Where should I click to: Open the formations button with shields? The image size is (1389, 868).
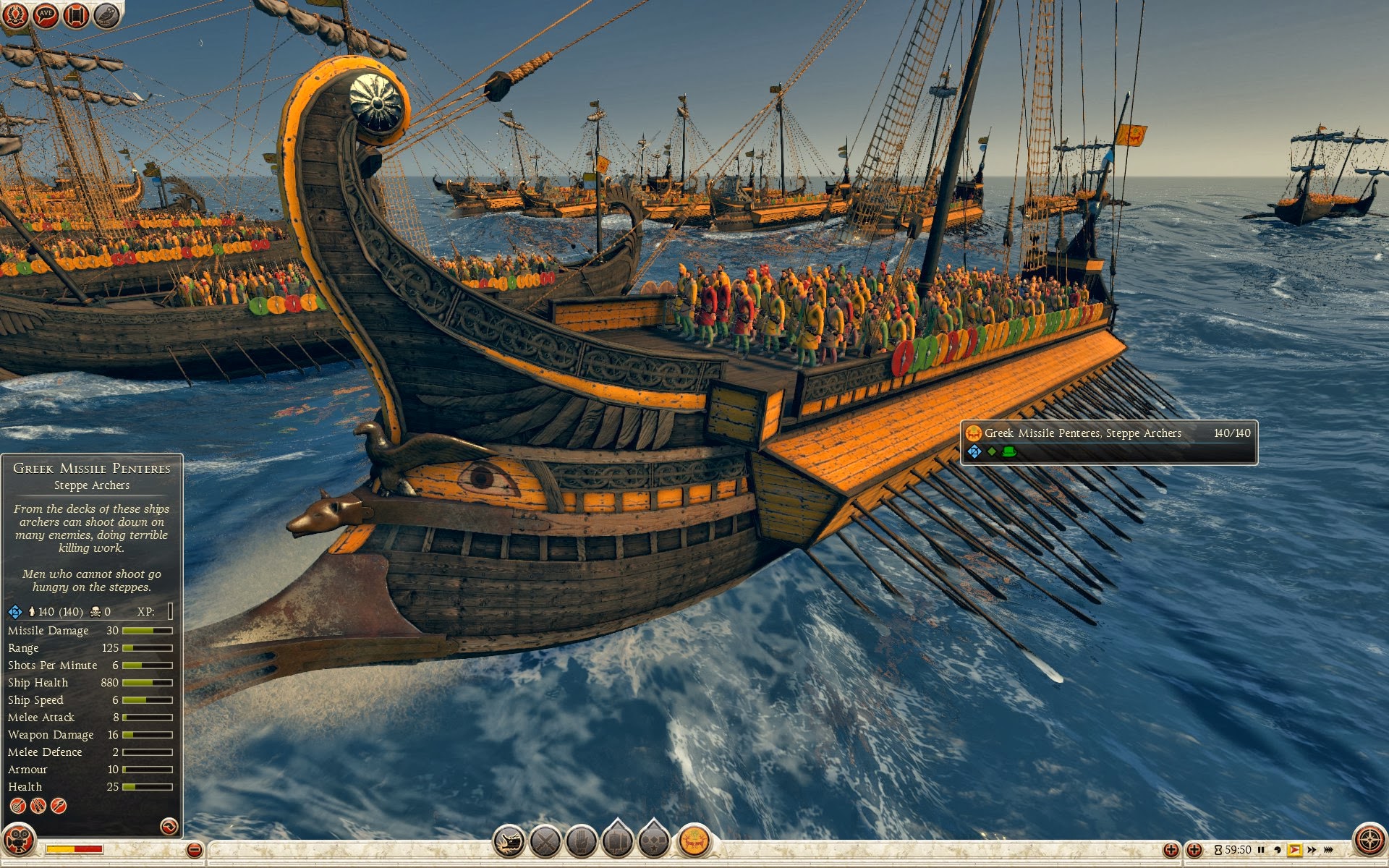[x=618, y=841]
